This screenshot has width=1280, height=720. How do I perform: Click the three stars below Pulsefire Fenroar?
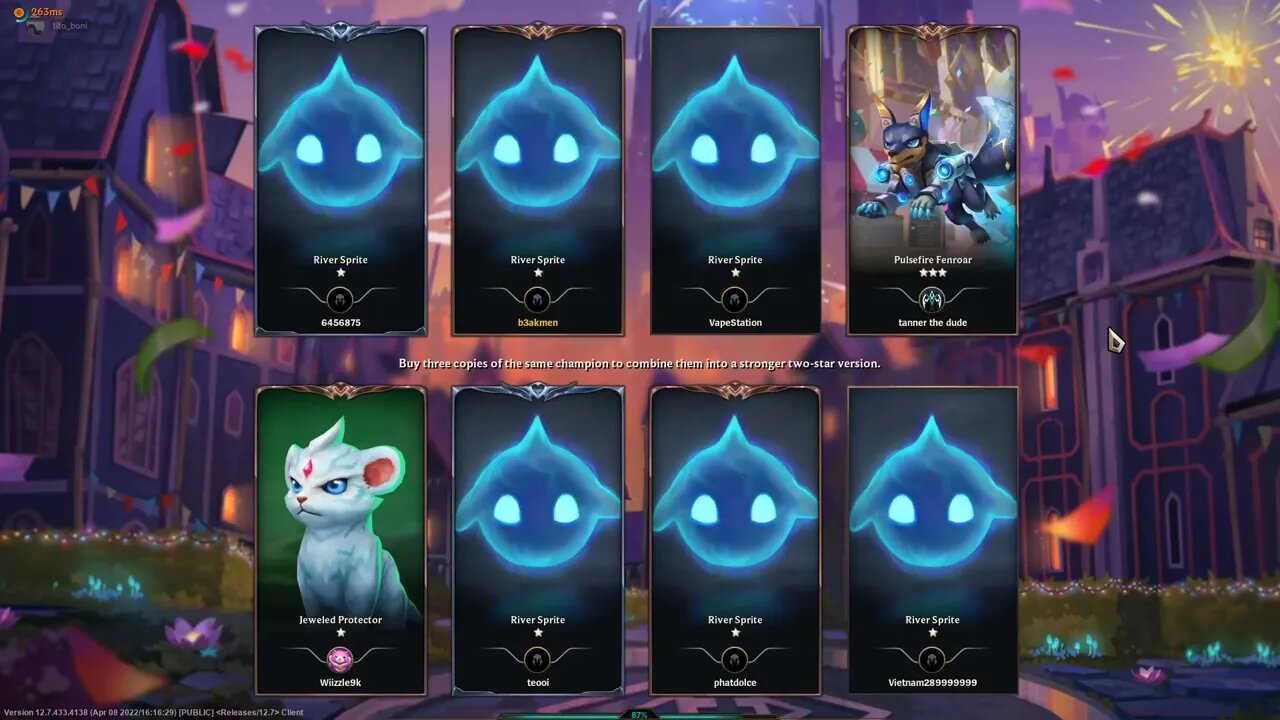click(932, 273)
